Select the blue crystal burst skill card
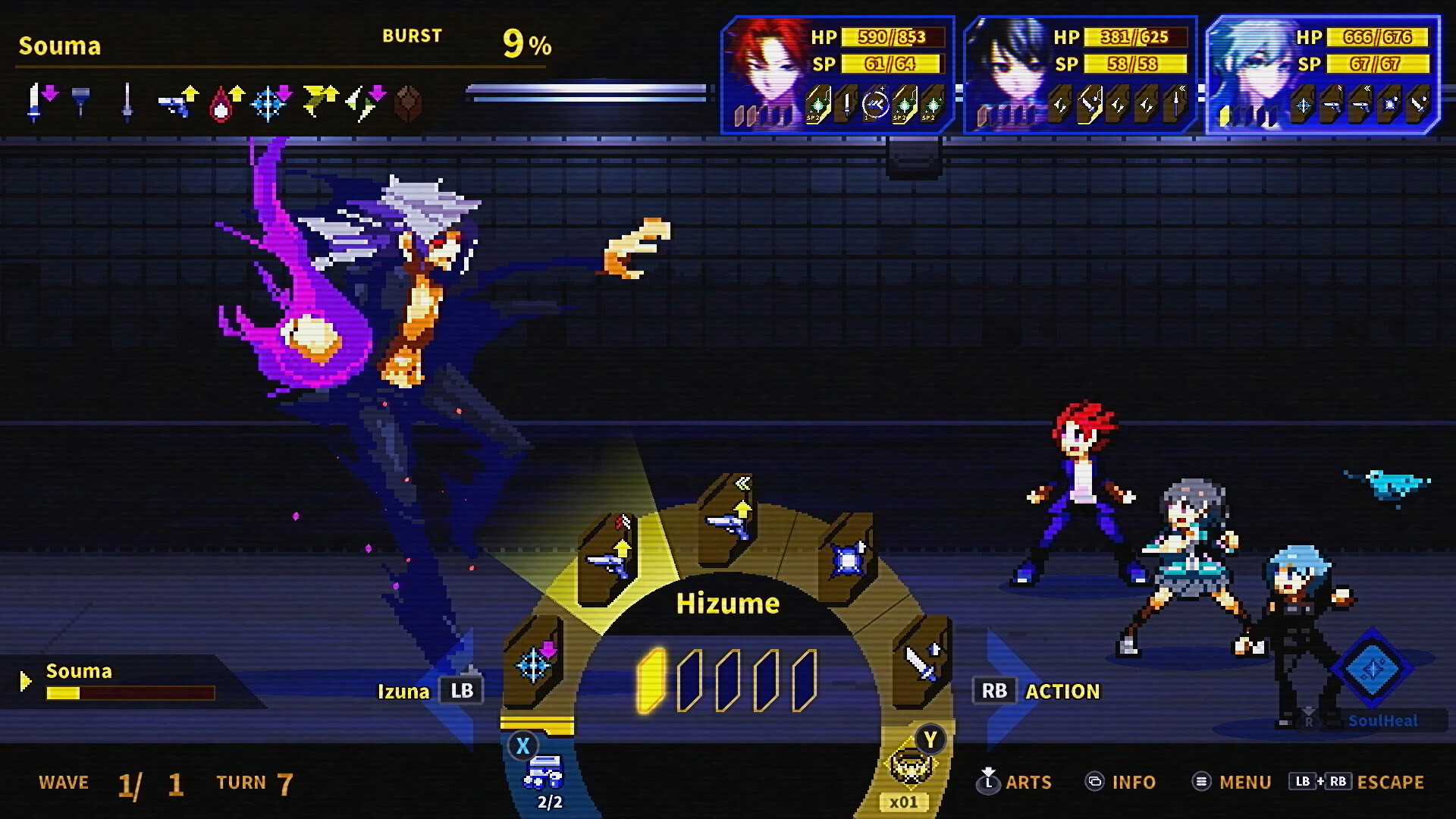 [x=847, y=560]
